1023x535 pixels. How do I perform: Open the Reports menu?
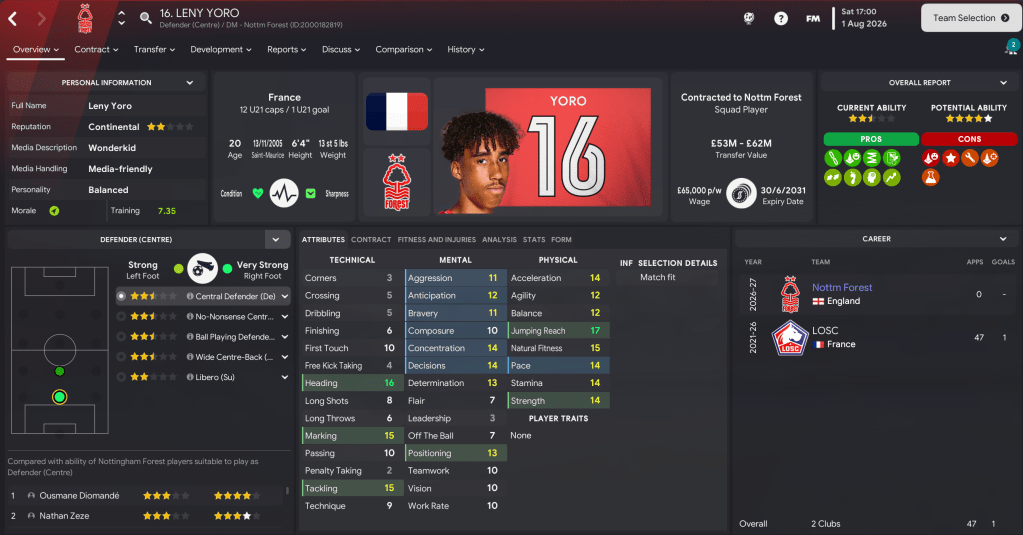287,49
